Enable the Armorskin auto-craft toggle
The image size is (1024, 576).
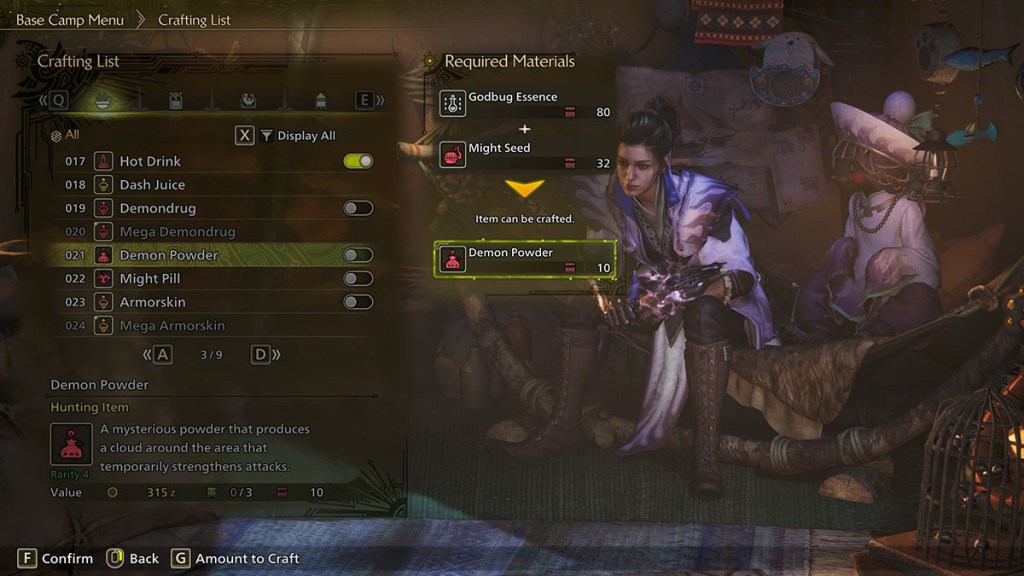pyautogui.click(x=358, y=302)
